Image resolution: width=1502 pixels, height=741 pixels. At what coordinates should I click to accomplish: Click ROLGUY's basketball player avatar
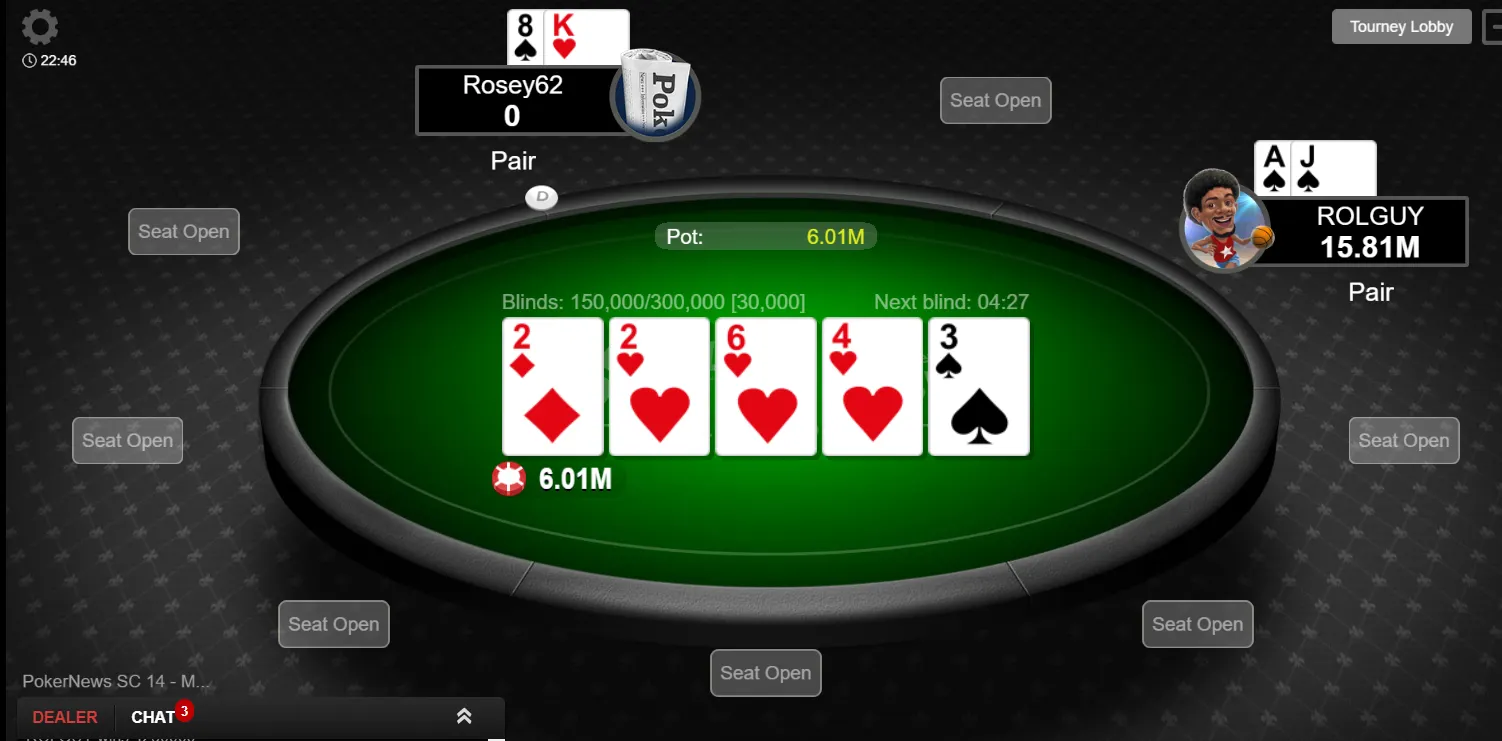tap(1222, 222)
